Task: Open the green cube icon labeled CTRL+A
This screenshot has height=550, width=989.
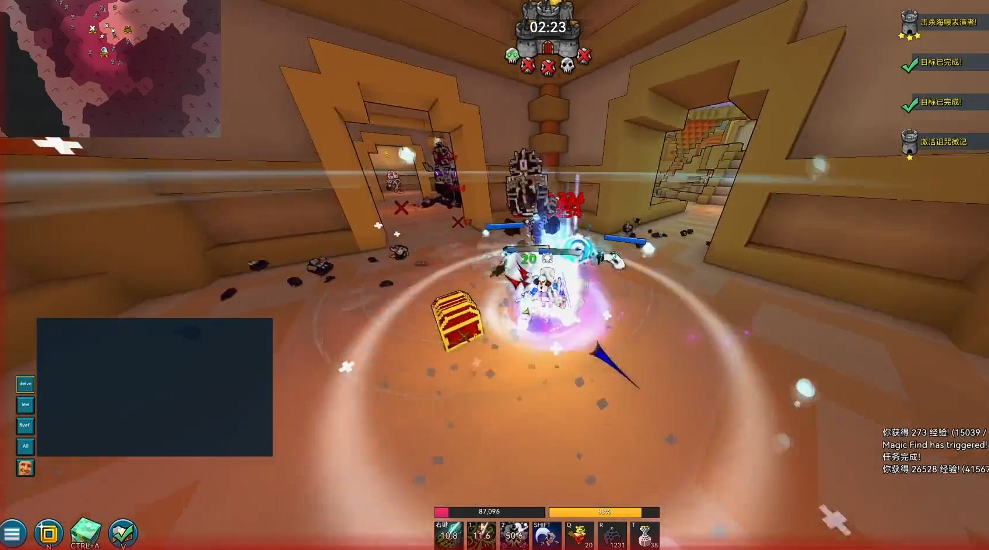Action: point(86,533)
